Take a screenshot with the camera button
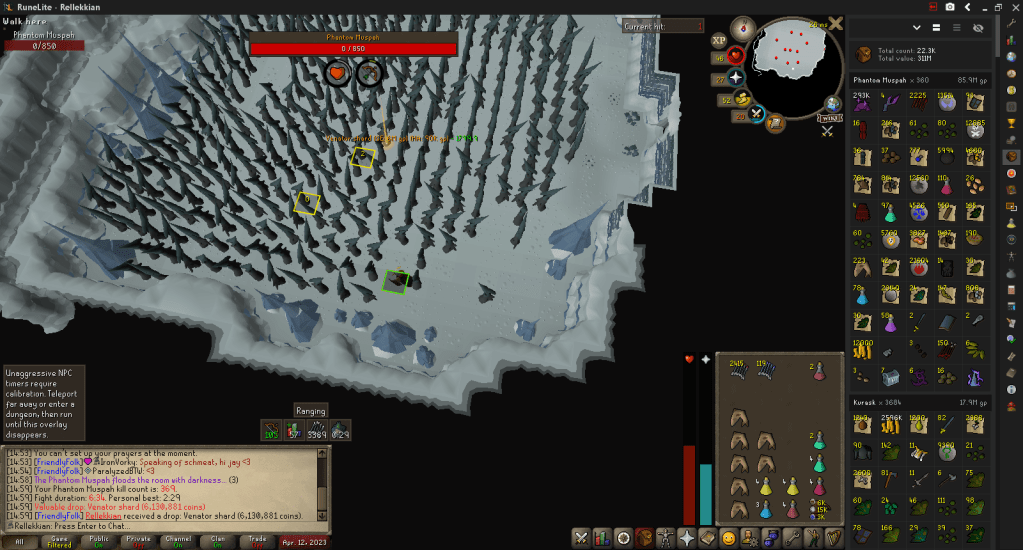The image size is (1023, 550). coord(949,7)
